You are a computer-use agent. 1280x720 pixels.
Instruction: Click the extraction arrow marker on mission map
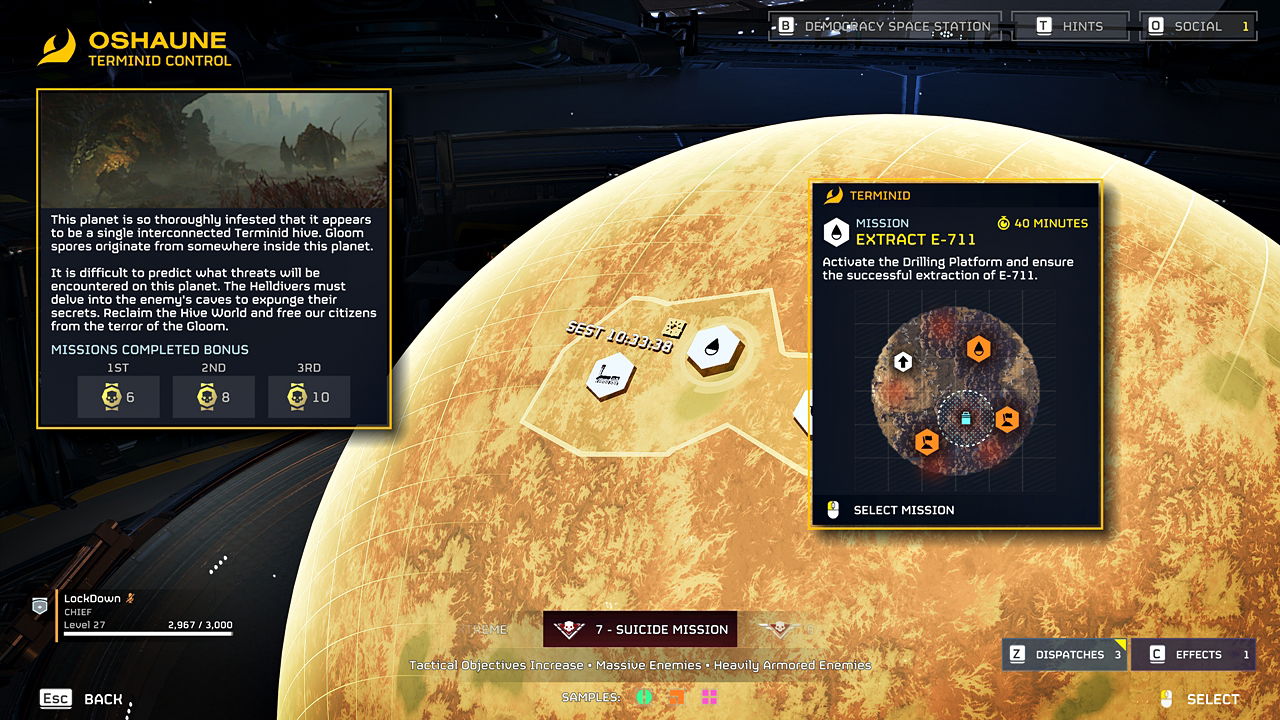point(903,361)
